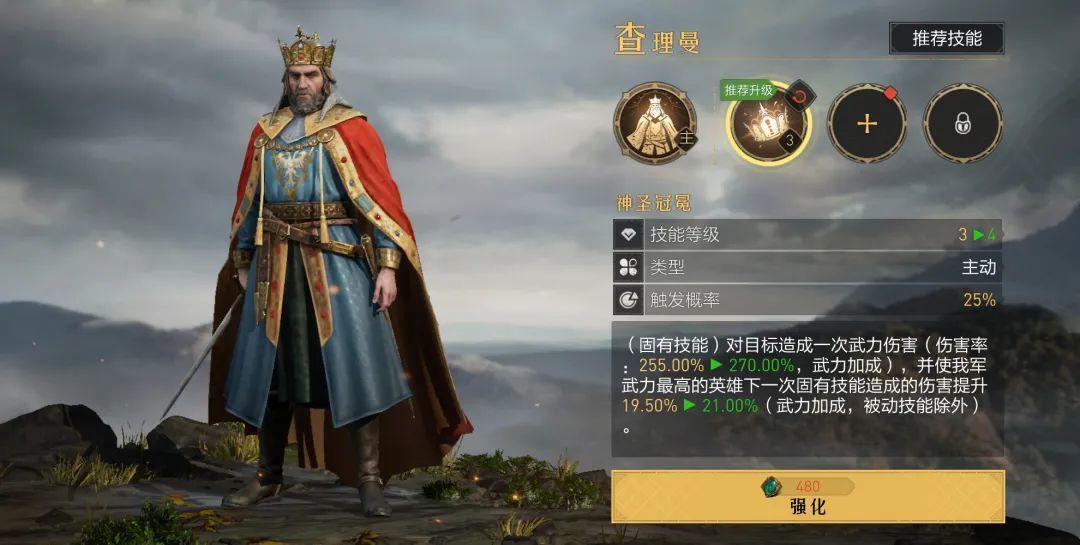Select the main hero skill slot
The image size is (1080, 545).
(653, 123)
